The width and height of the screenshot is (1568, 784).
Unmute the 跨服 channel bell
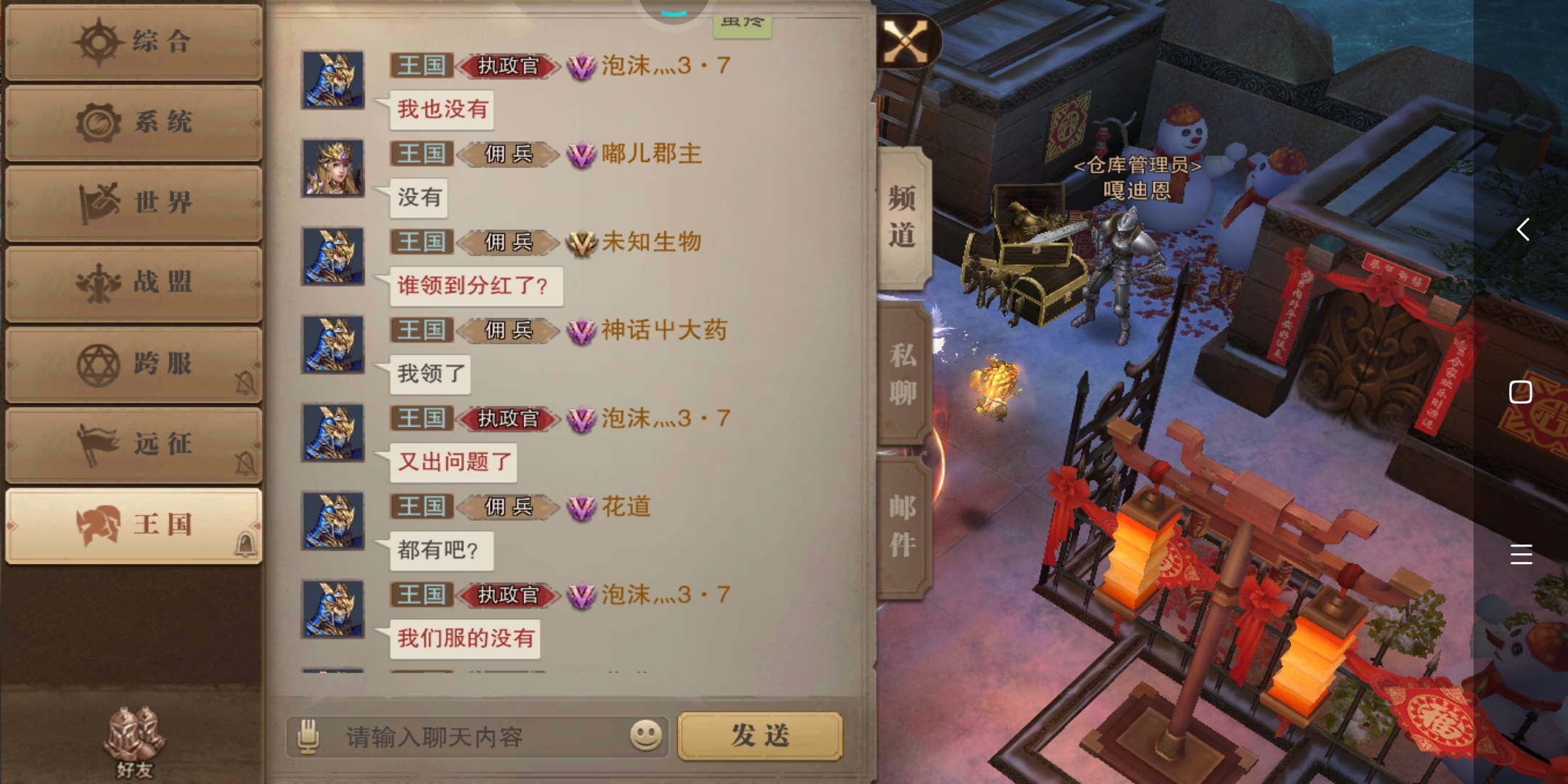pyautogui.click(x=245, y=383)
